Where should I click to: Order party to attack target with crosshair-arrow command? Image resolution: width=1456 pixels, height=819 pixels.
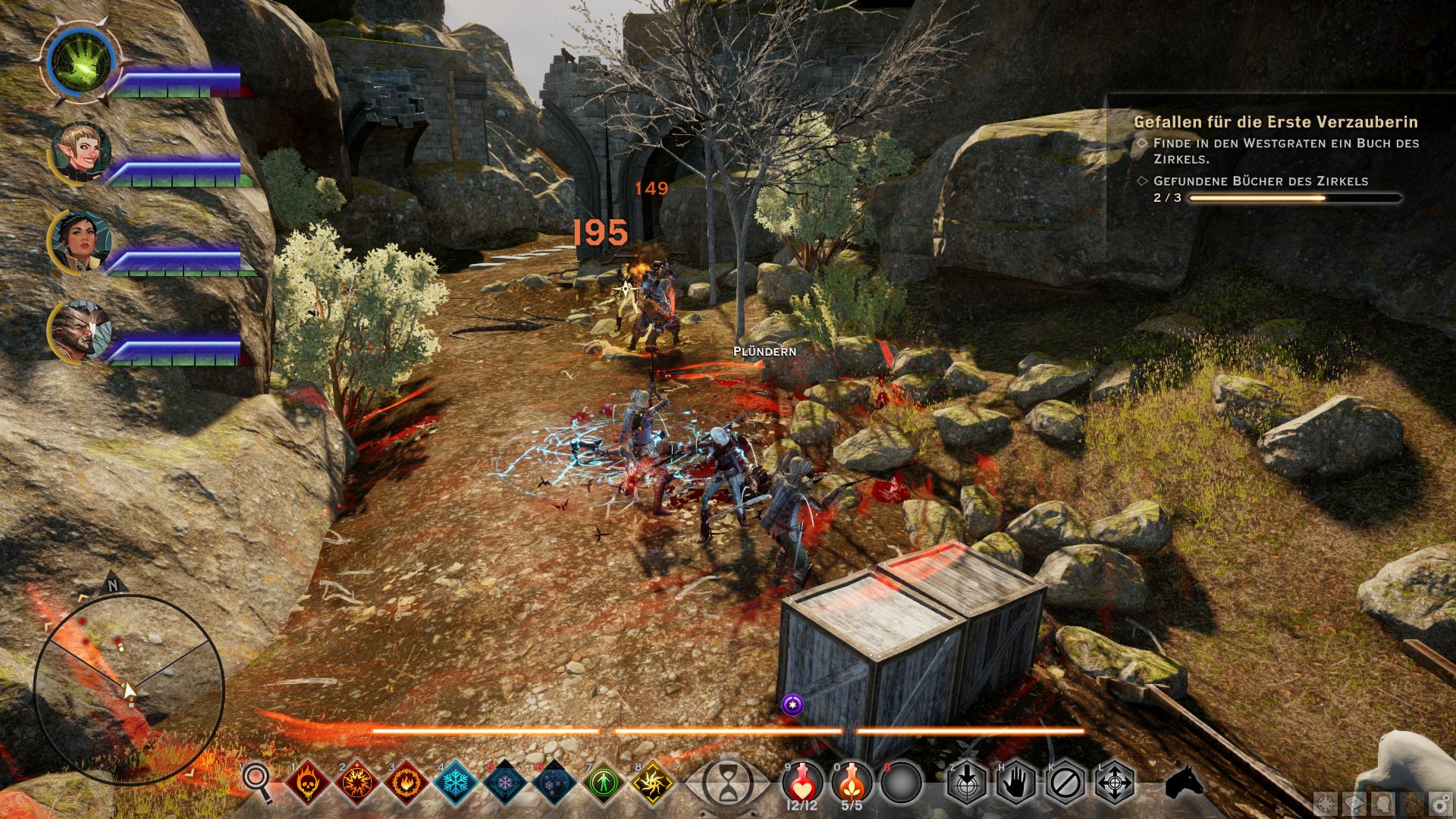point(966,781)
